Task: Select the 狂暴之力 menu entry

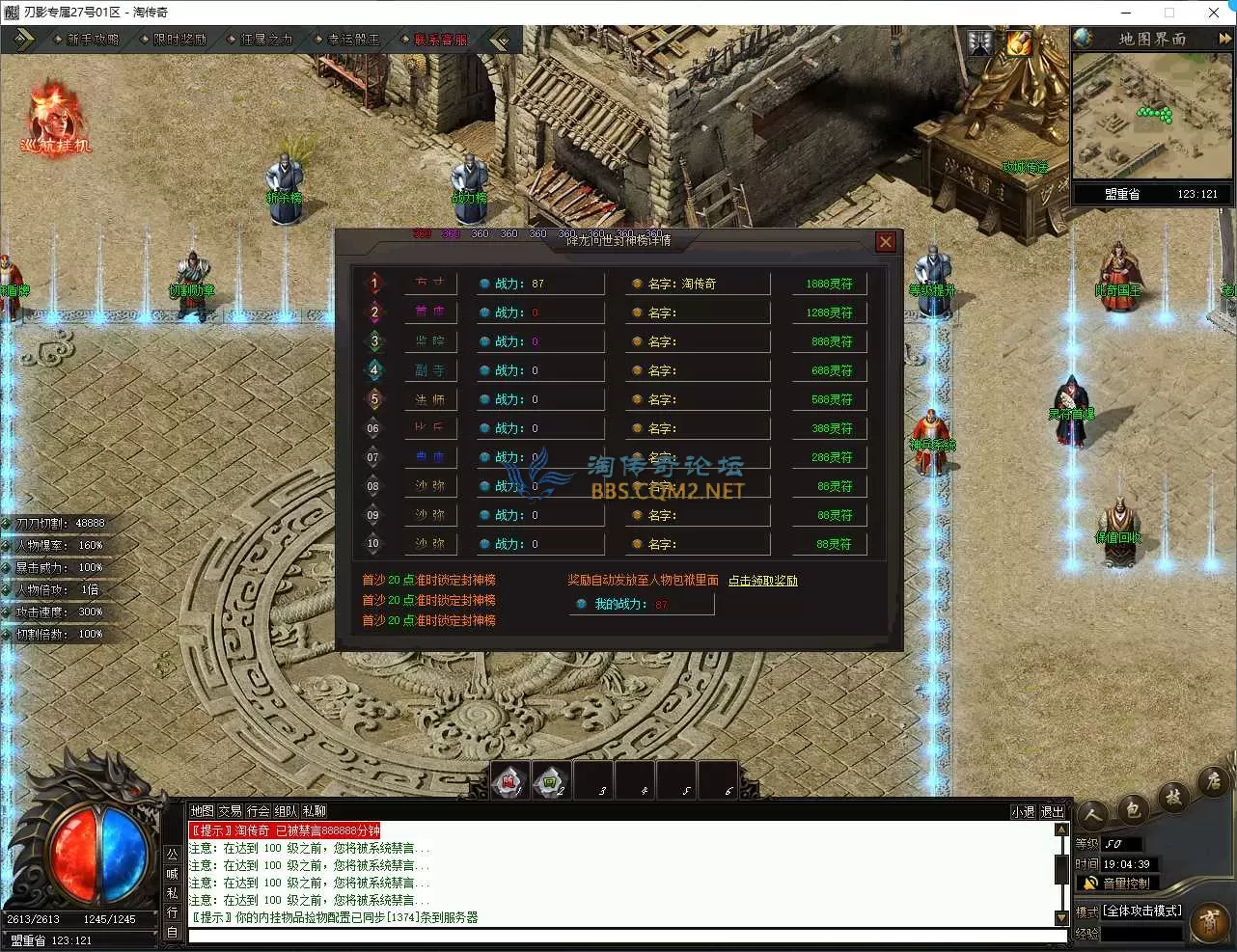Action: pyautogui.click(x=266, y=40)
